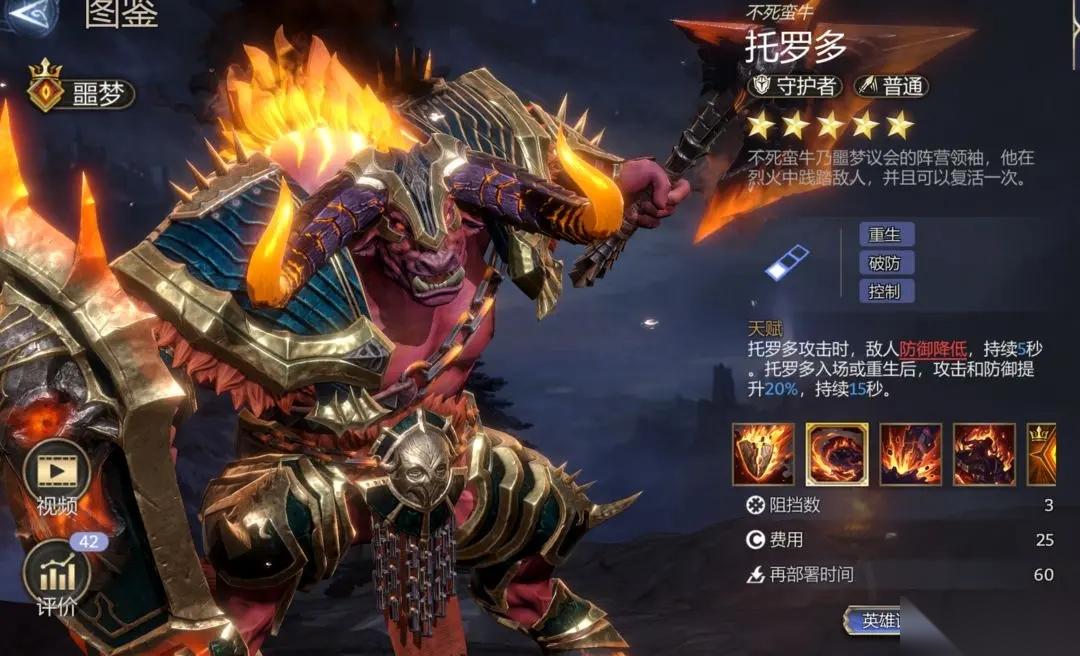Tap the 守护者 class tag
Image resolution: width=1080 pixels, height=656 pixels.
(x=795, y=86)
